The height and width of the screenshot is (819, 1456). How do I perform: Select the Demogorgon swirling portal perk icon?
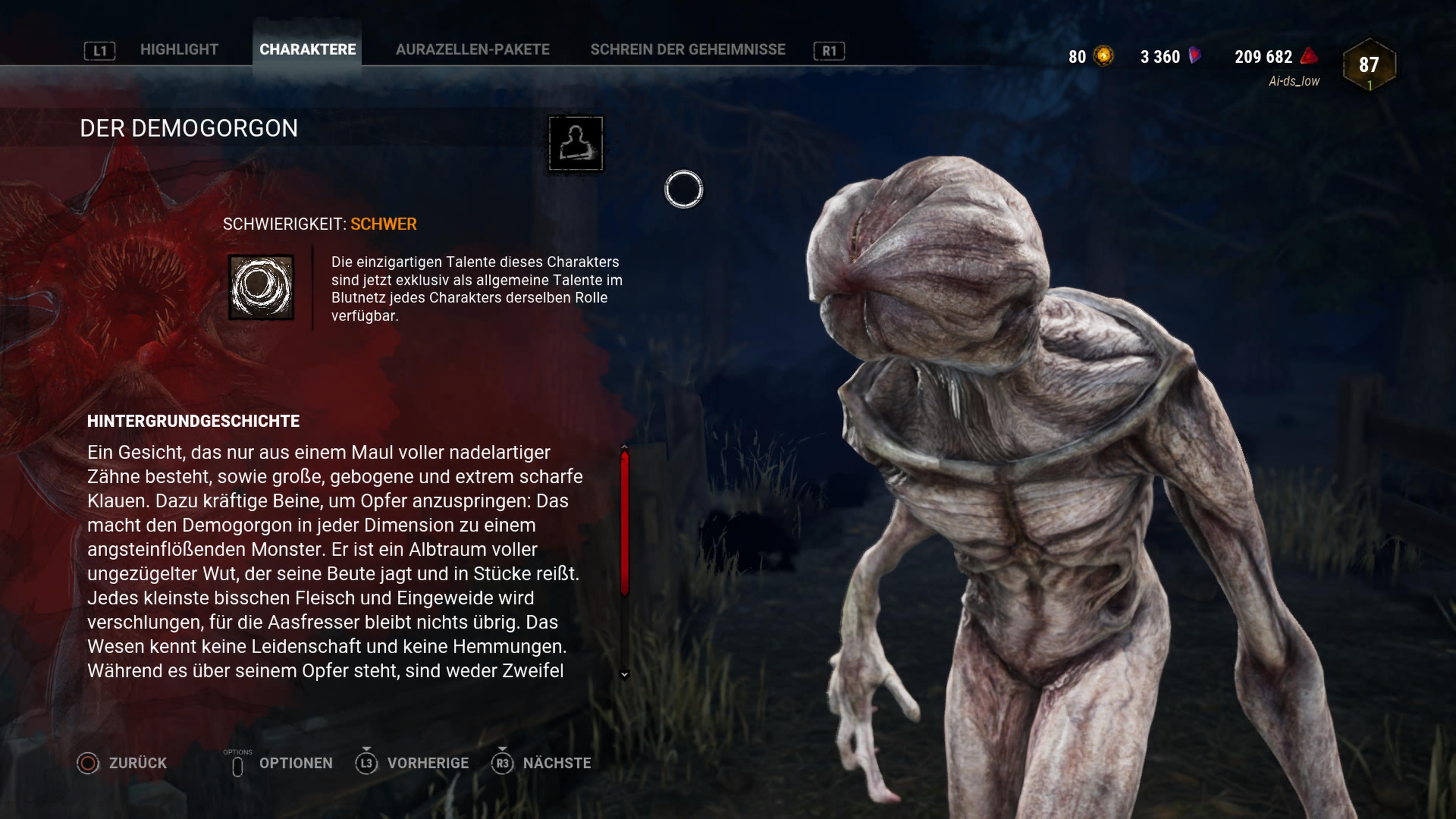point(261,287)
